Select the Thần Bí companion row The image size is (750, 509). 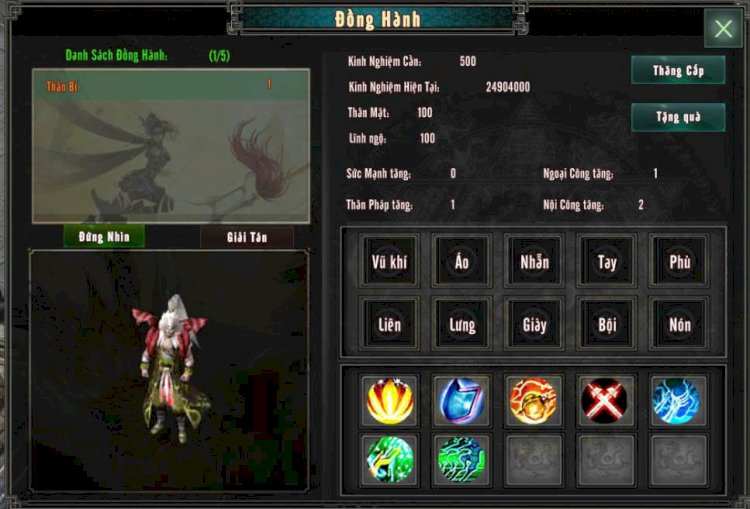[x=170, y=86]
